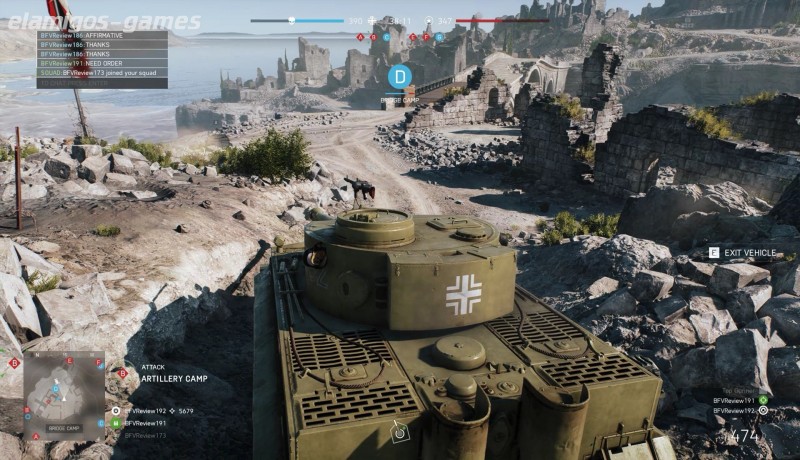
Task: Select the Bridge Camp objective D marker
Action: (x=399, y=75)
